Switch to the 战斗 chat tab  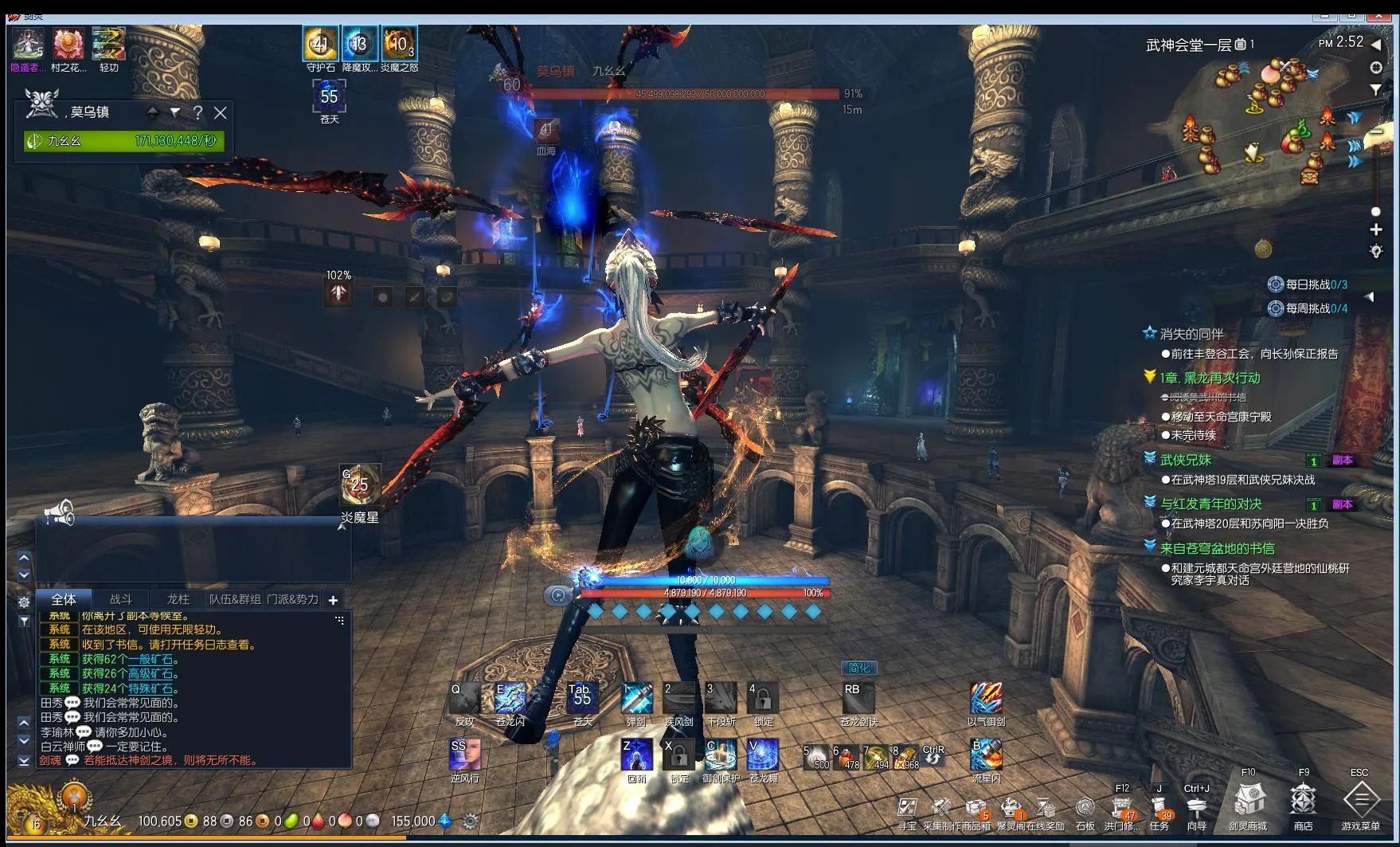121,599
